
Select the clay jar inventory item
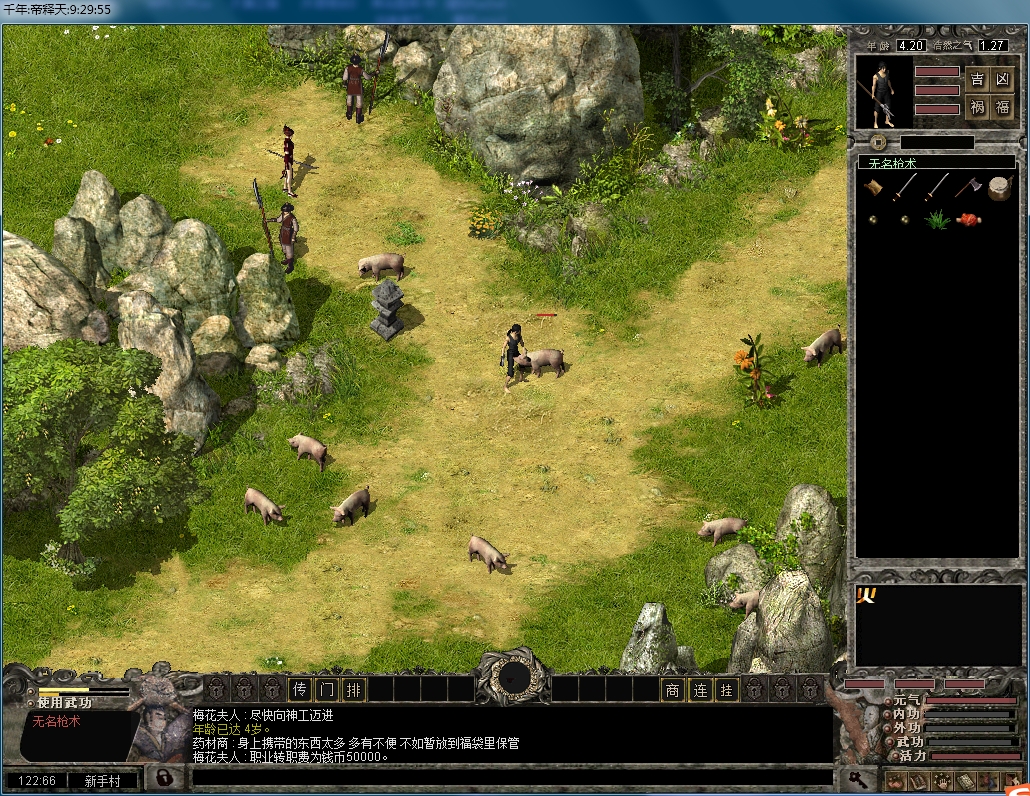click(998, 188)
